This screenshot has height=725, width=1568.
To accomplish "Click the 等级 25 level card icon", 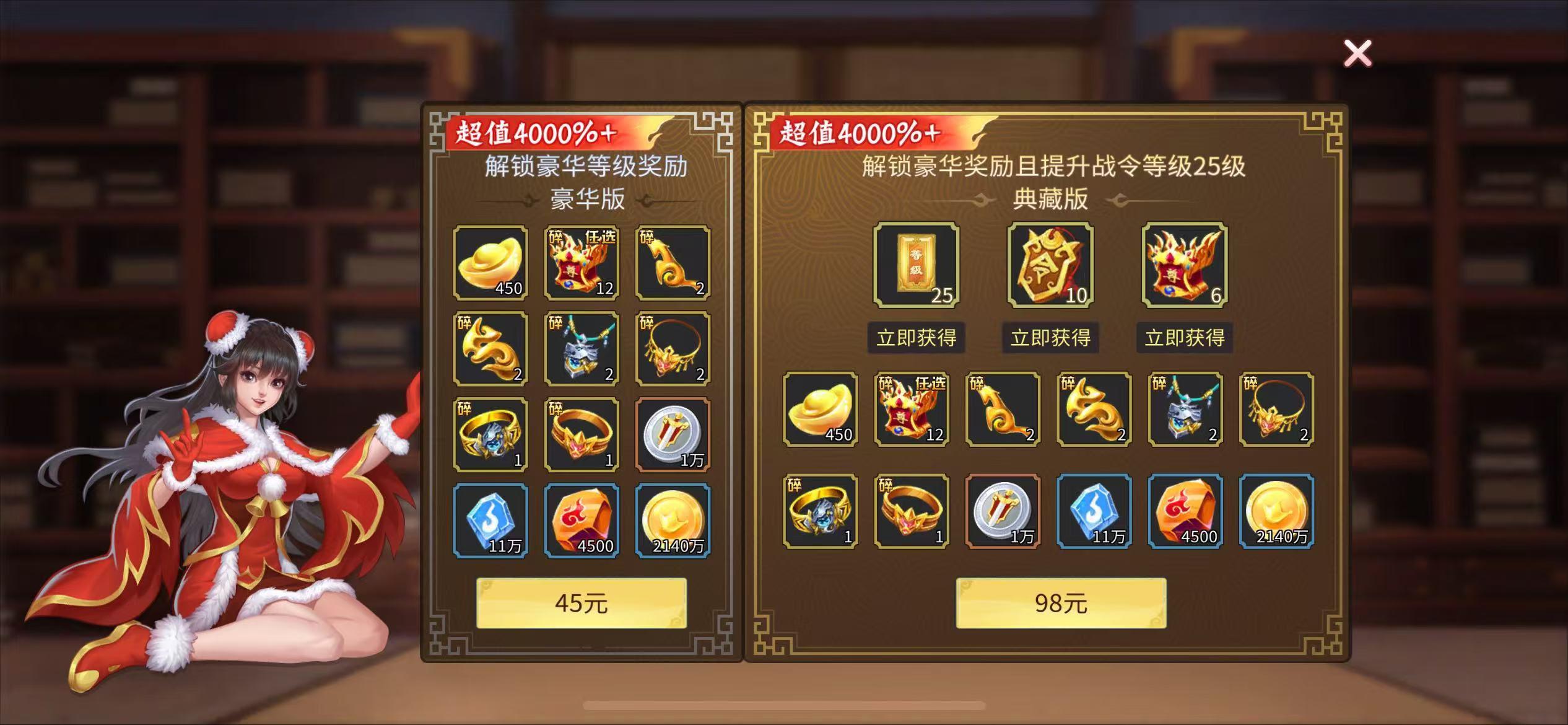I will [915, 268].
